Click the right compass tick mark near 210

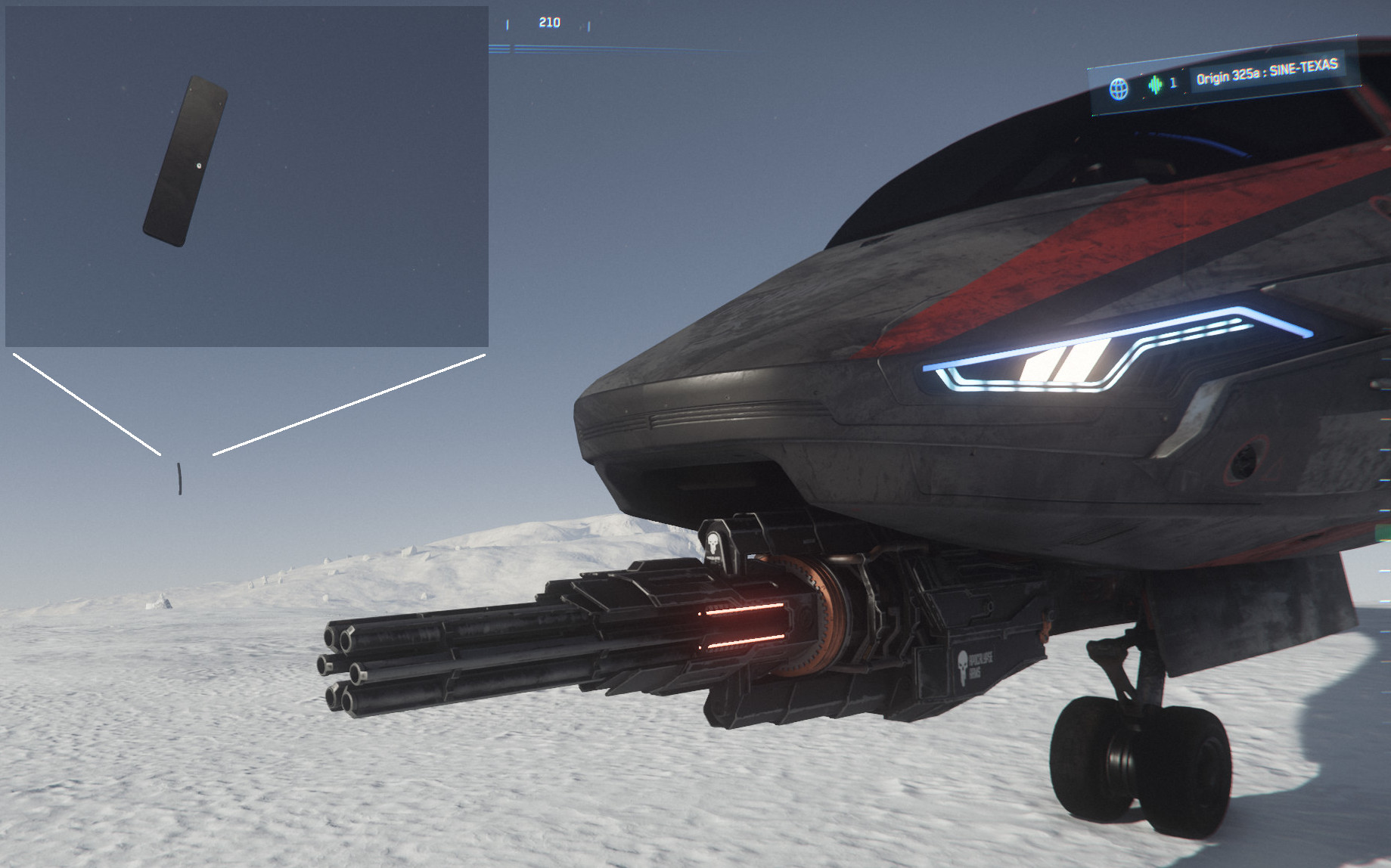click(x=589, y=26)
